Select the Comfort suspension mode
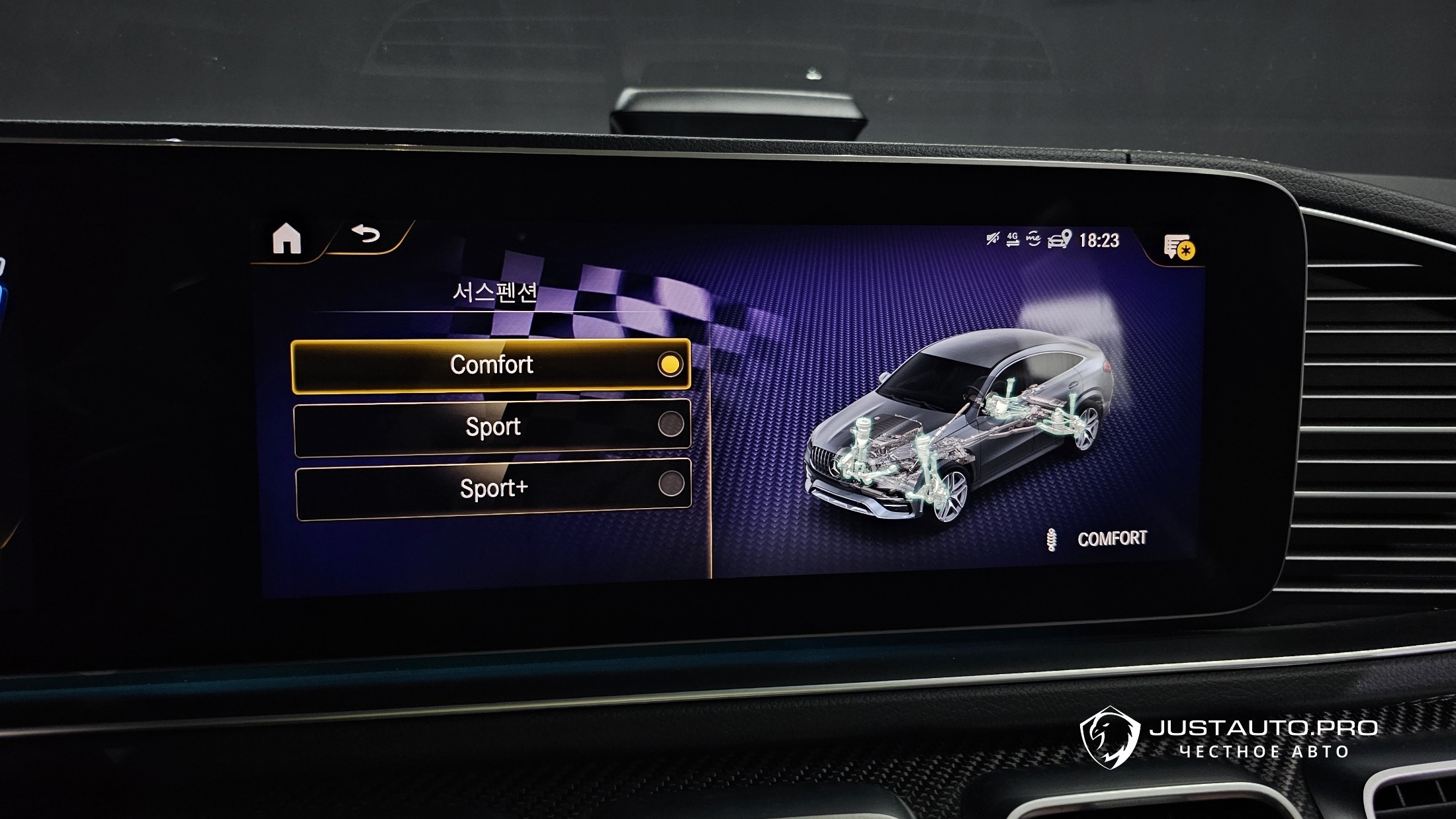 coord(490,365)
